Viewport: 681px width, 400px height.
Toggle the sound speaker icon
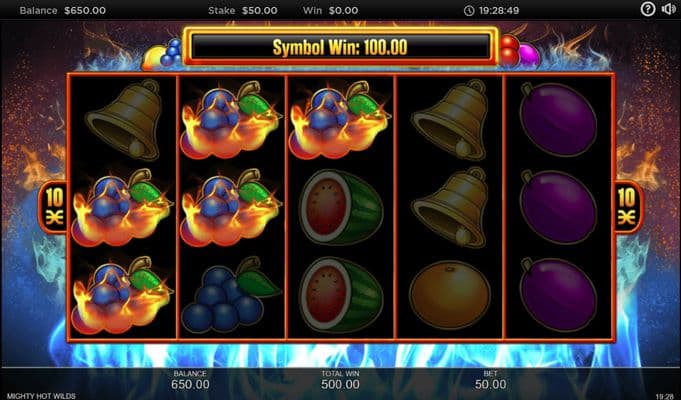[x=668, y=9]
